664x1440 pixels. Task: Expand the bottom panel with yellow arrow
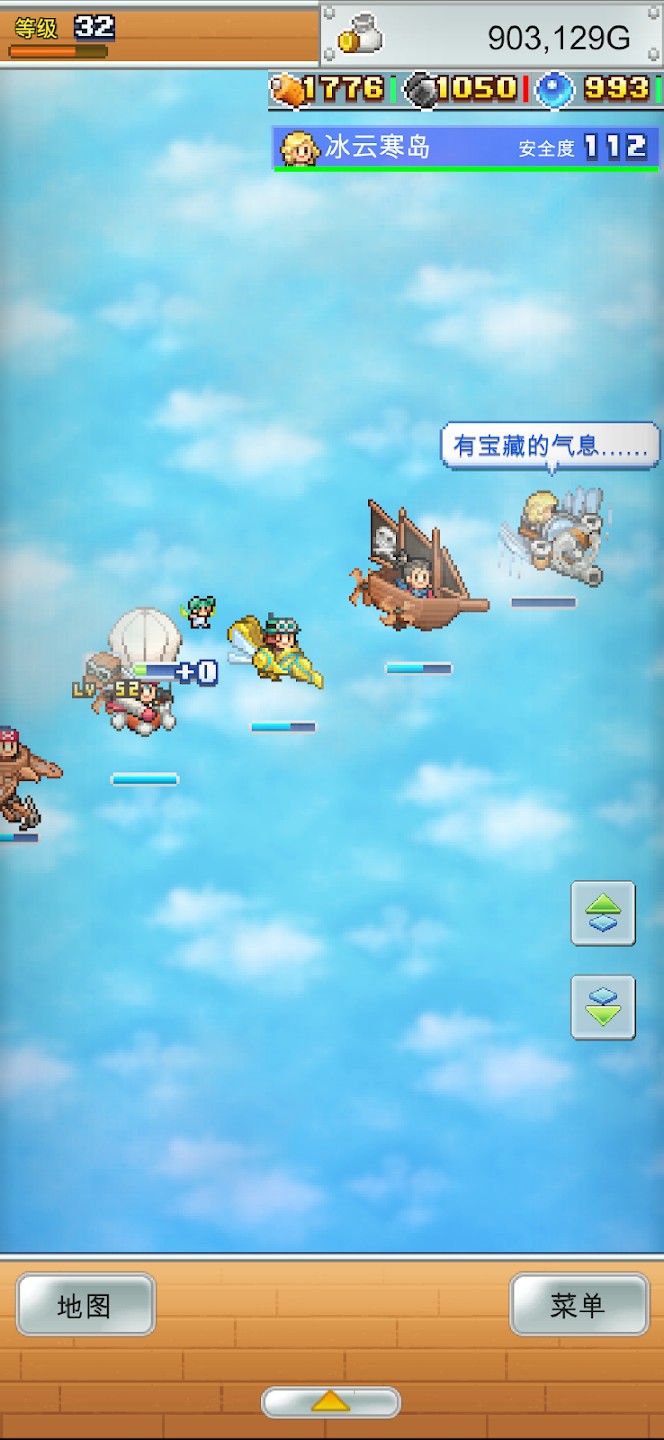pyautogui.click(x=331, y=1402)
